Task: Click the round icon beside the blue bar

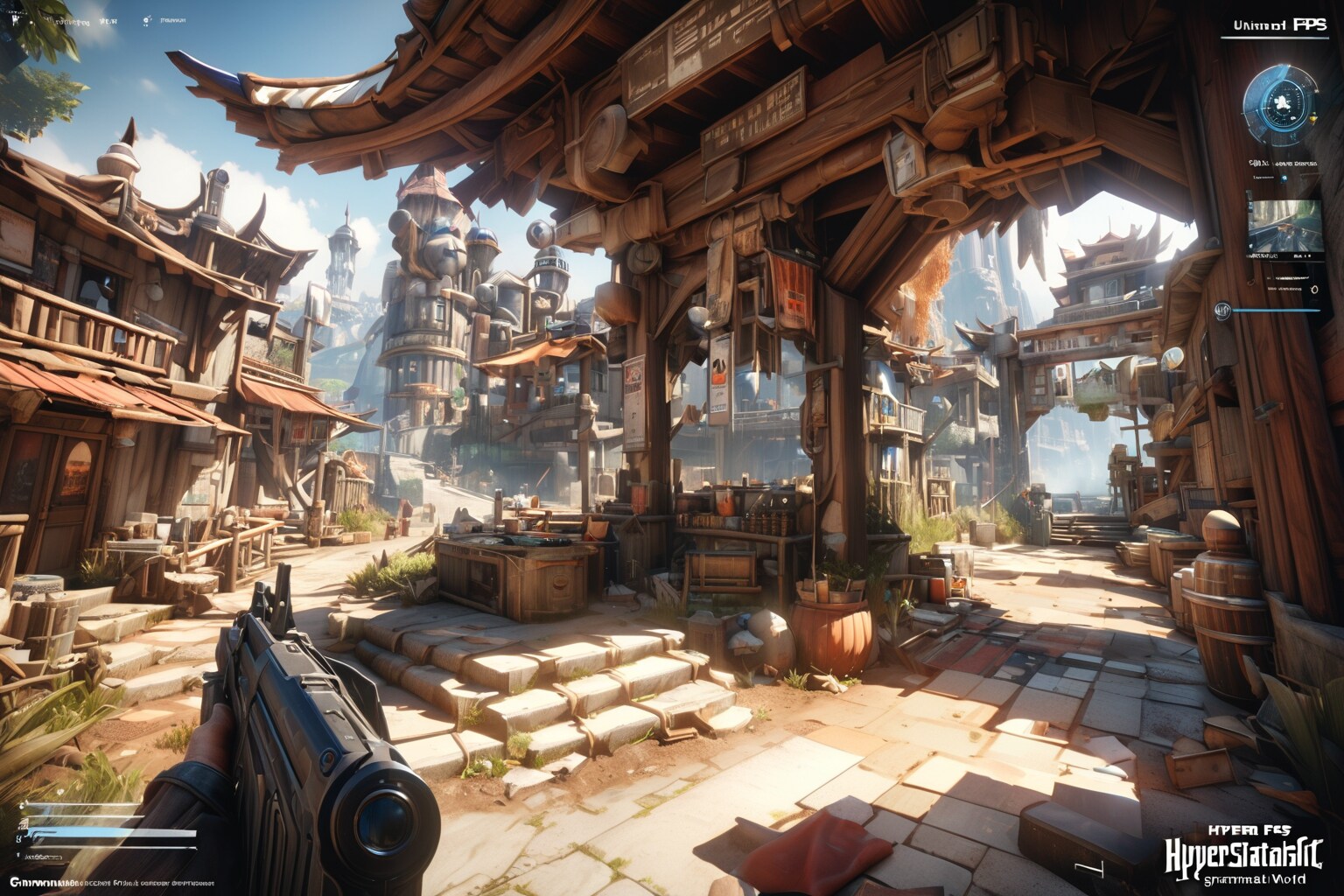Action: 1221,309
